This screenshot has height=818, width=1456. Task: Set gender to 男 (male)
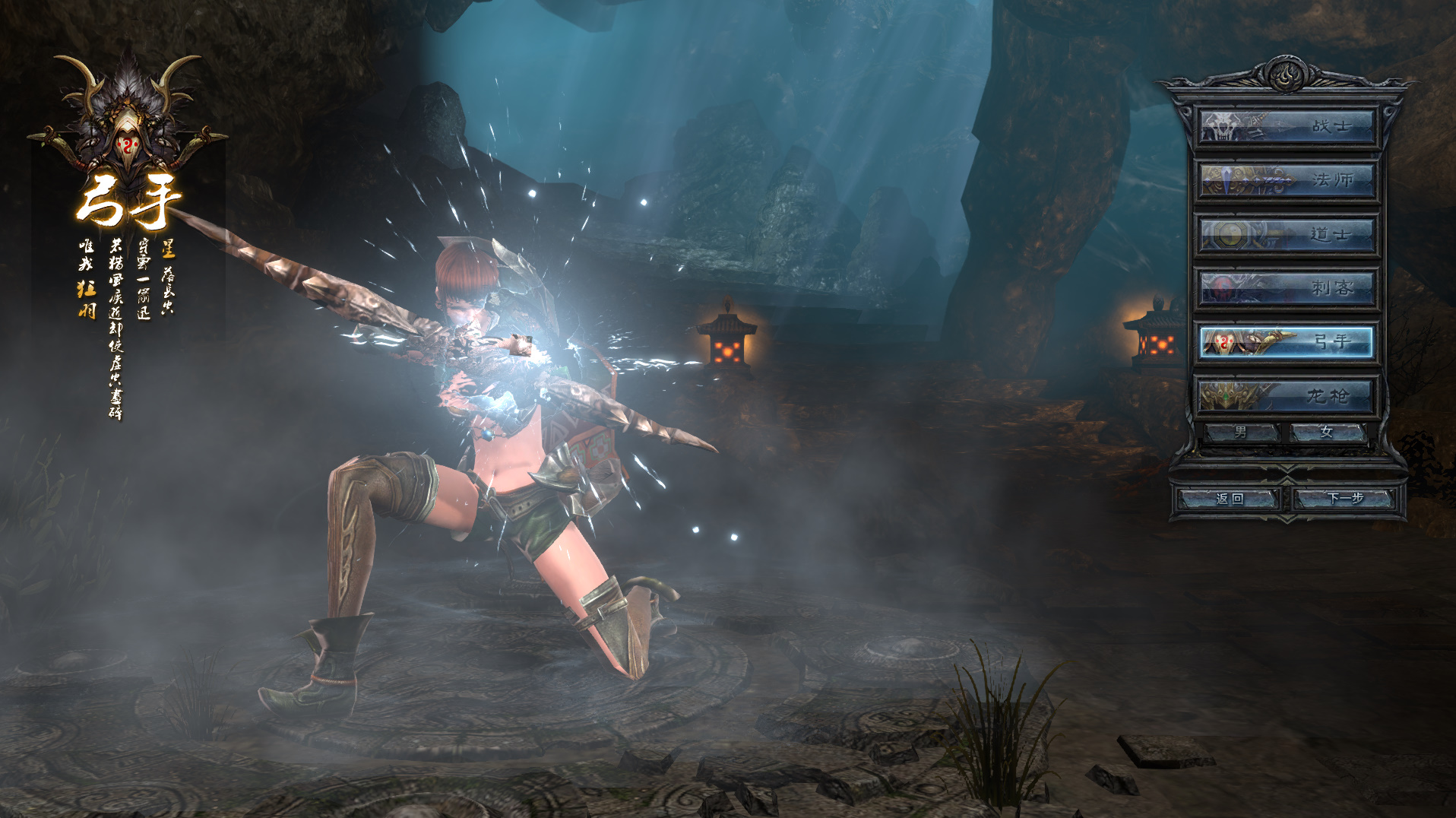coord(1241,433)
